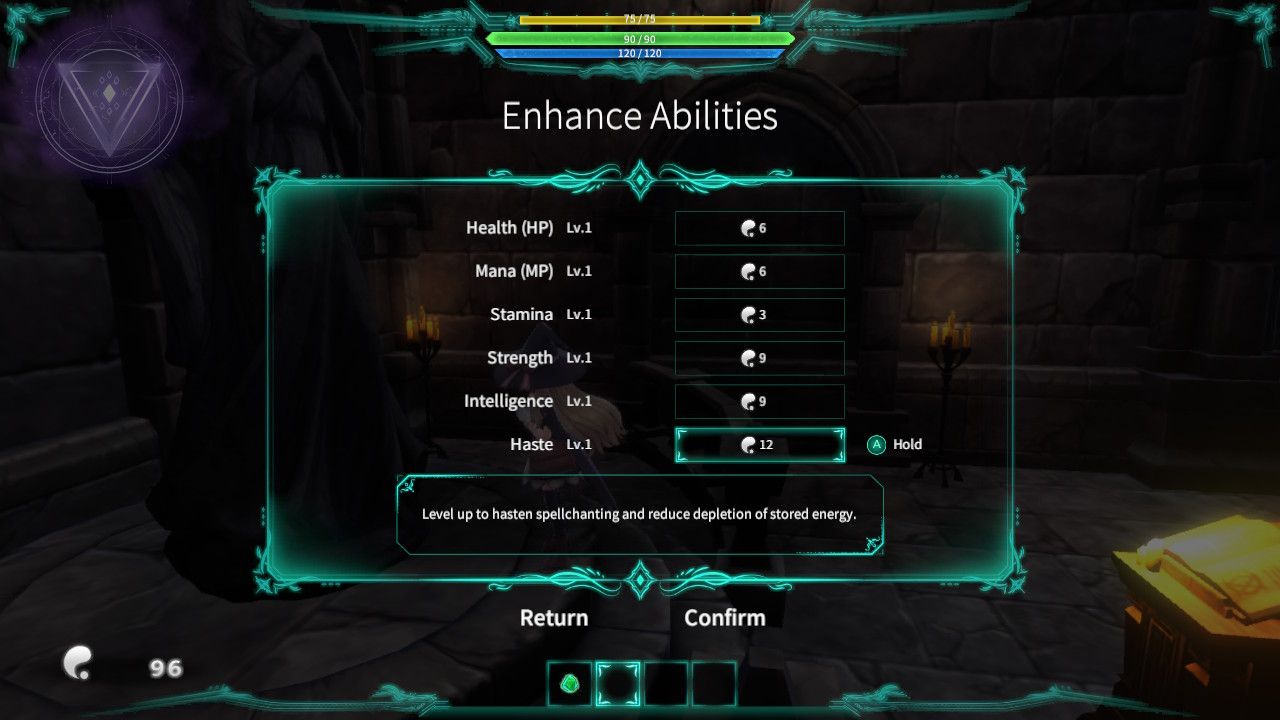Select the Health (HP) upgrade row
The image size is (1280, 720).
tap(760, 228)
